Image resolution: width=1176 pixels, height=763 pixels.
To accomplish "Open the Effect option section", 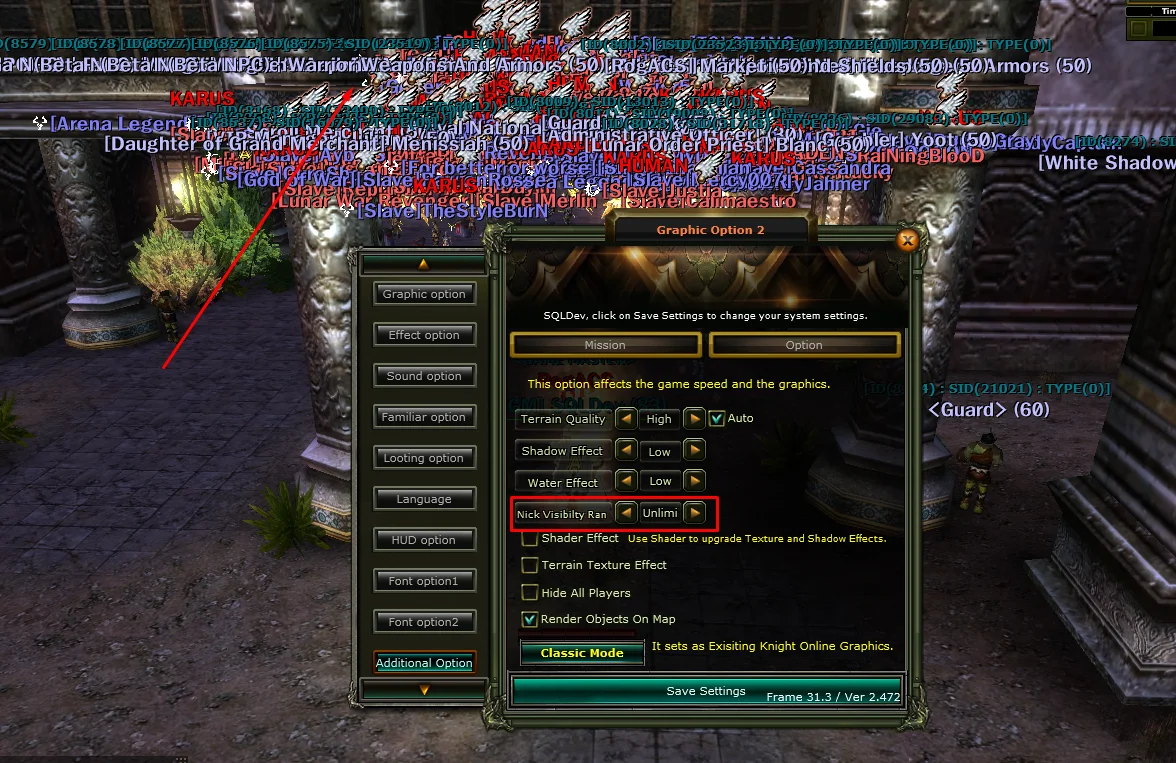I will click(424, 335).
